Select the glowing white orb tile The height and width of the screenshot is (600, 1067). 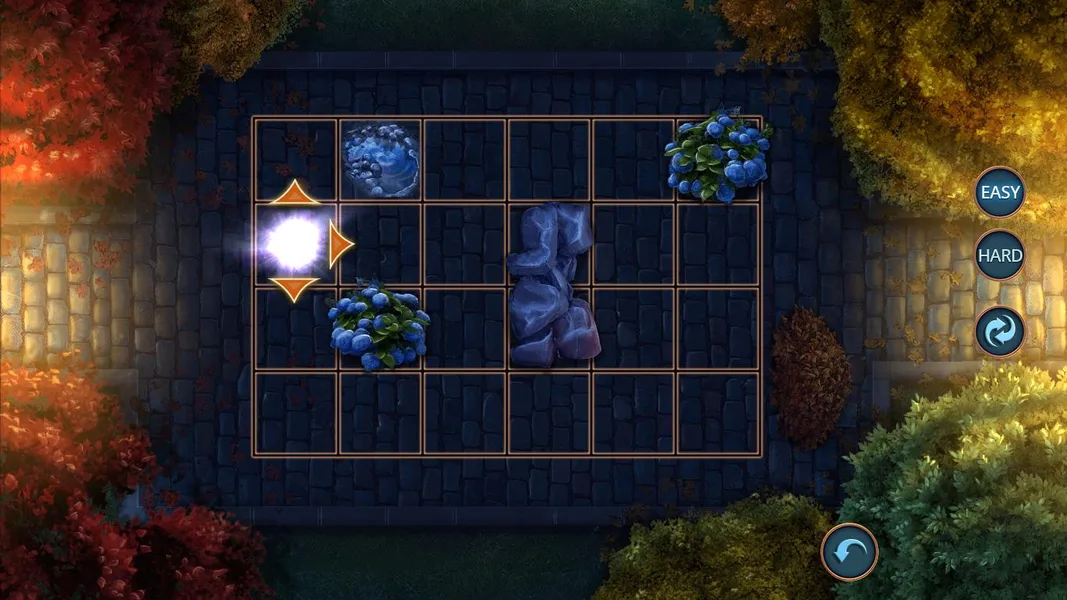(x=294, y=242)
